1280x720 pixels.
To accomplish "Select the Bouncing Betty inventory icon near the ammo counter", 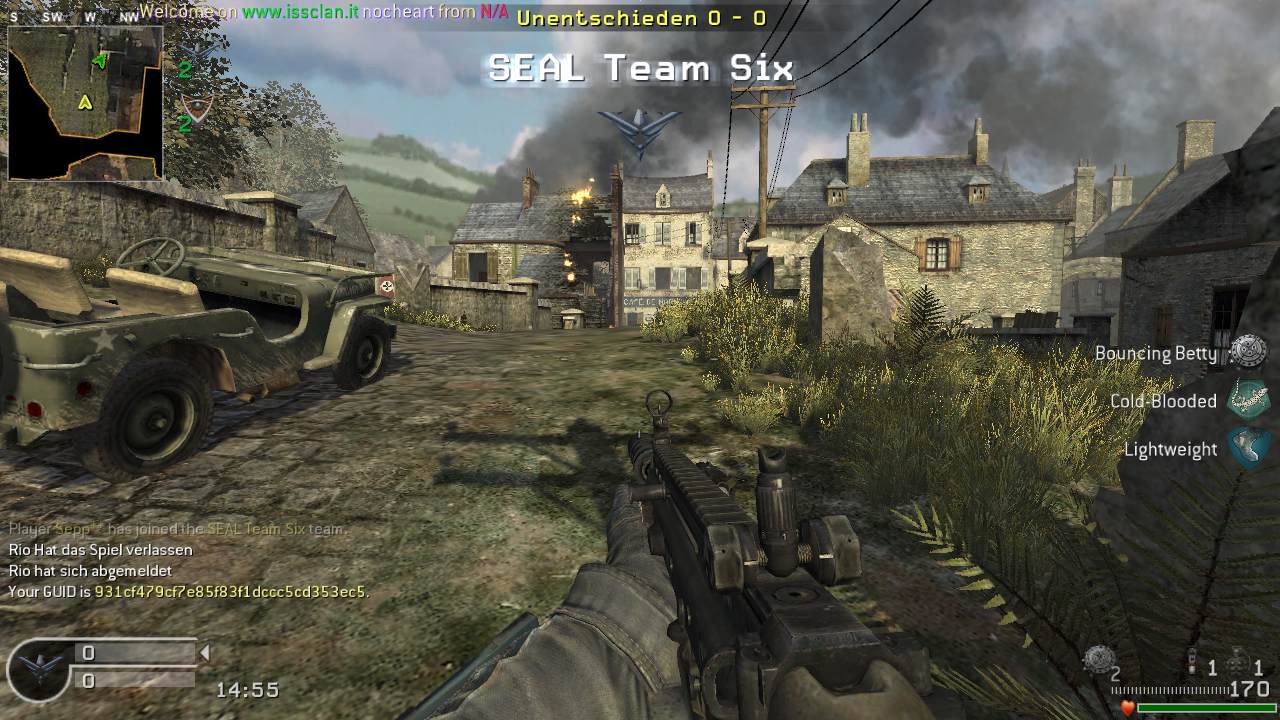I will pos(1099,659).
